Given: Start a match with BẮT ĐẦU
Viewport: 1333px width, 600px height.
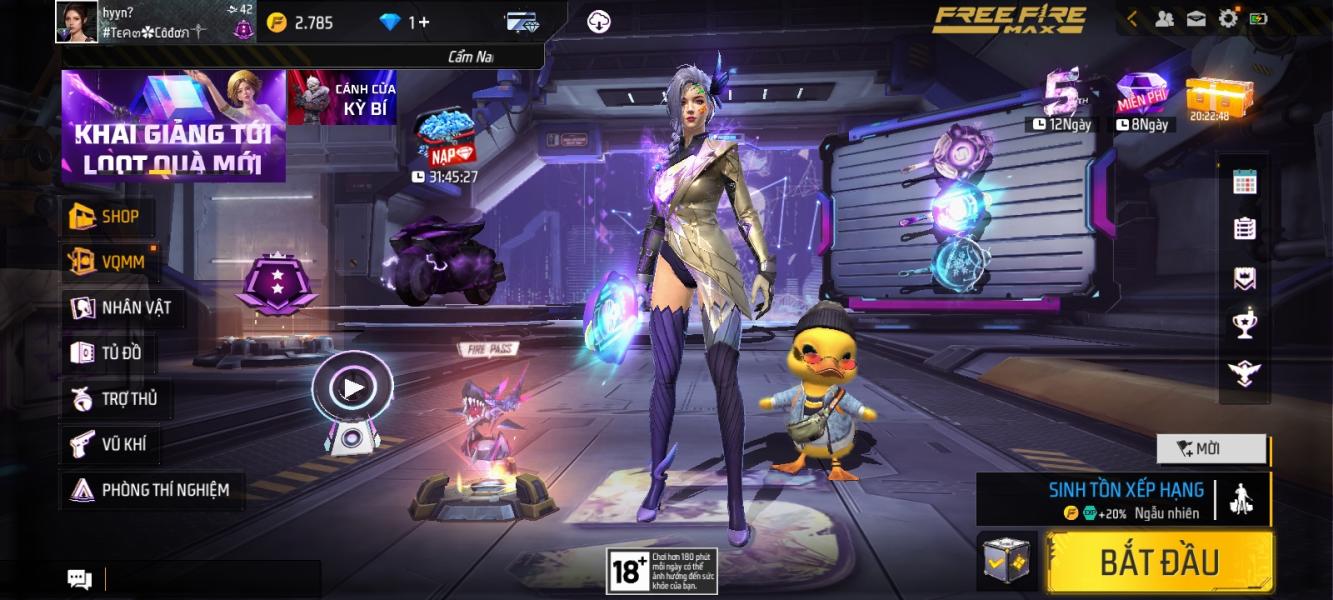Looking at the screenshot, I should 1159,562.
